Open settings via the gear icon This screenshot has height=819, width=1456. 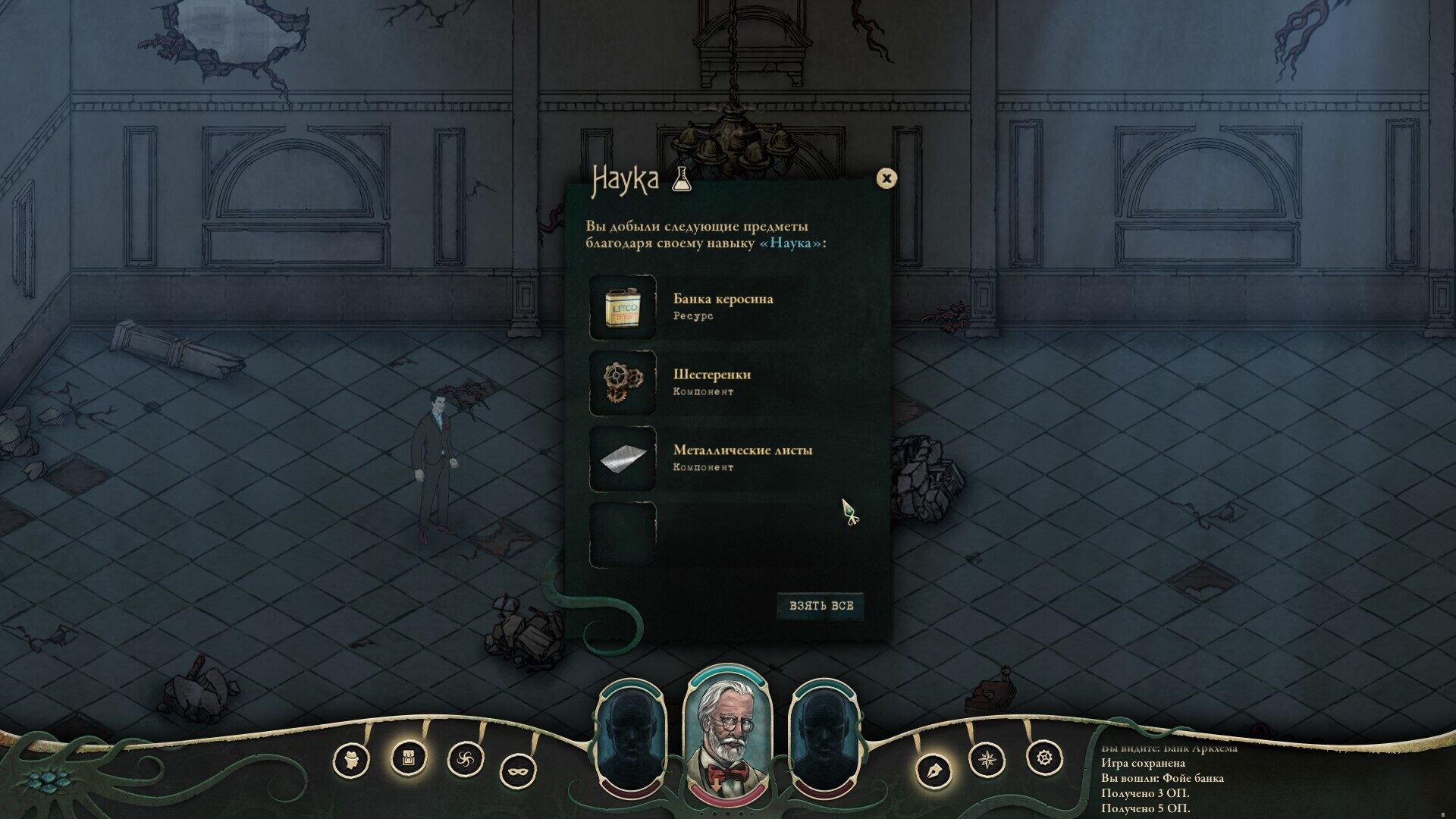pos(1044,757)
